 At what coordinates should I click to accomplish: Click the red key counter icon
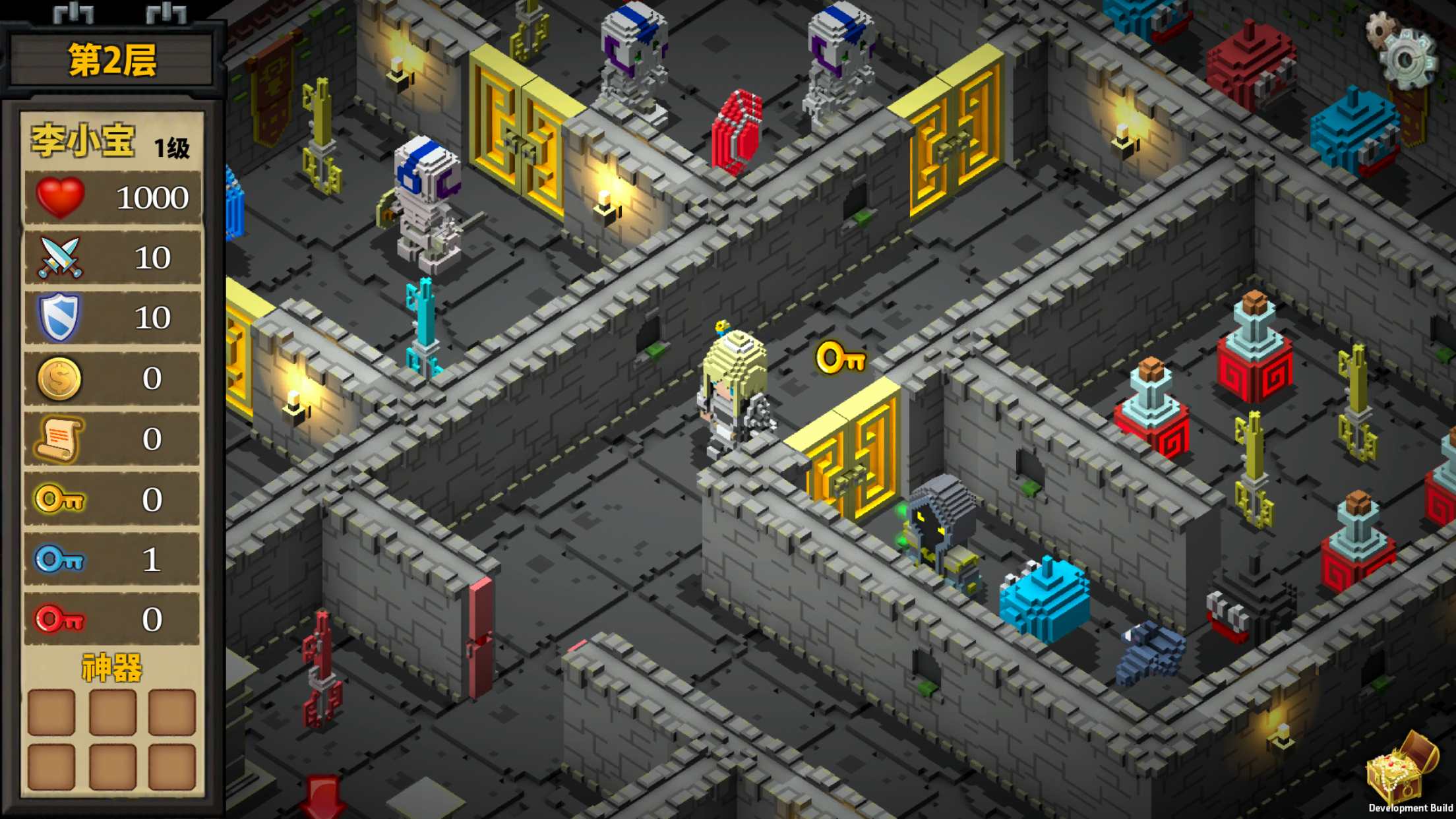(58, 619)
